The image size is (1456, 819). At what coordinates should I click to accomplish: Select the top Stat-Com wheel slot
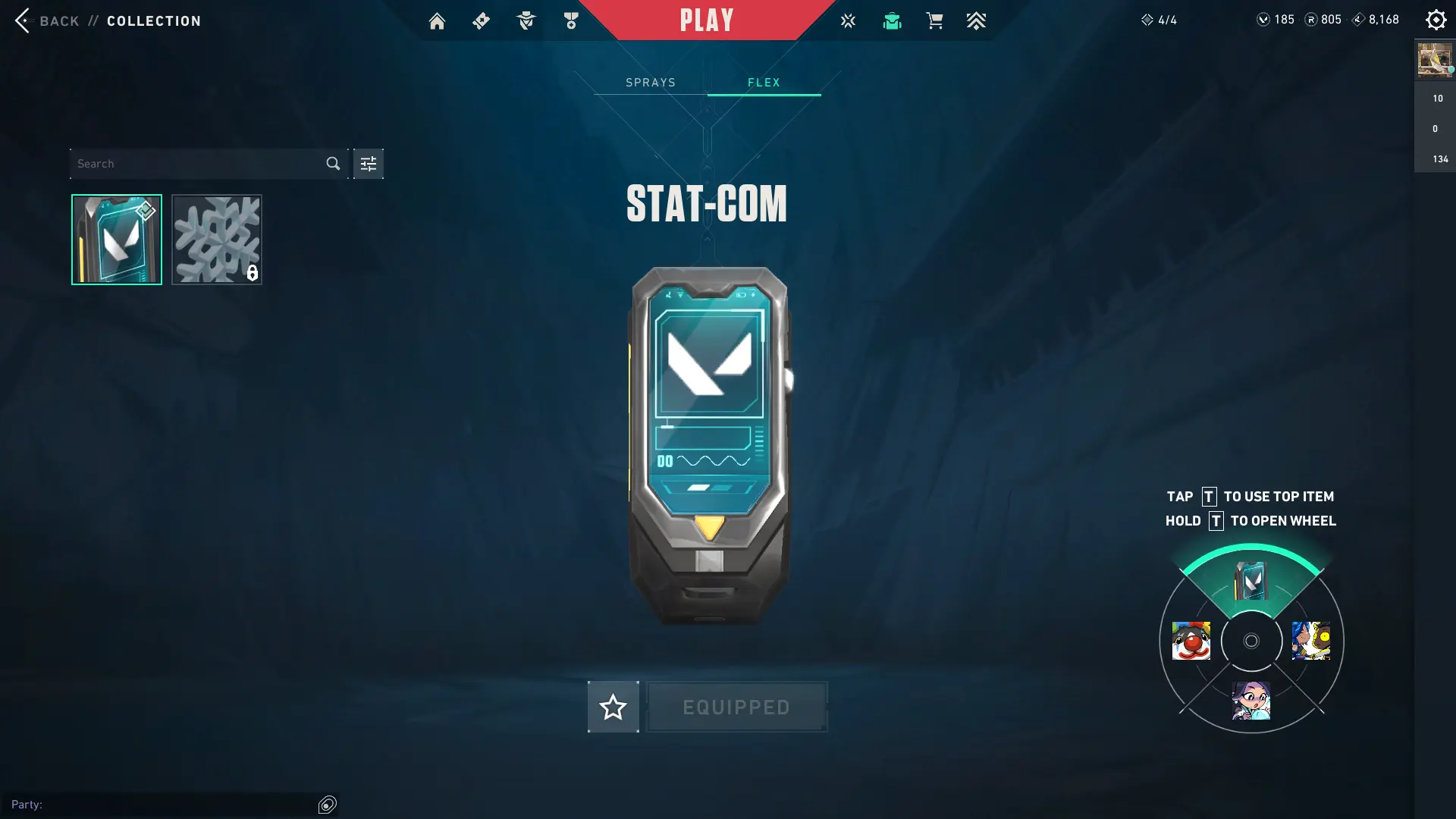(x=1251, y=581)
